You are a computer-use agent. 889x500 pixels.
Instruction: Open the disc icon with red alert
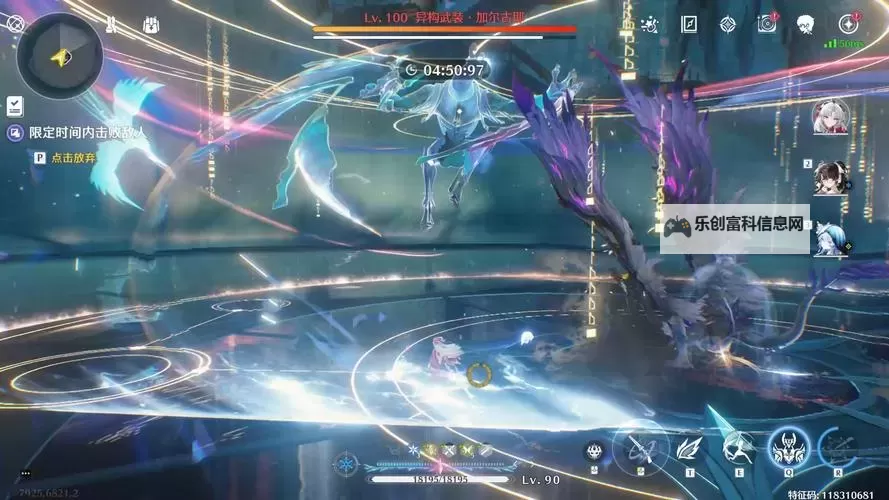point(767,24)
